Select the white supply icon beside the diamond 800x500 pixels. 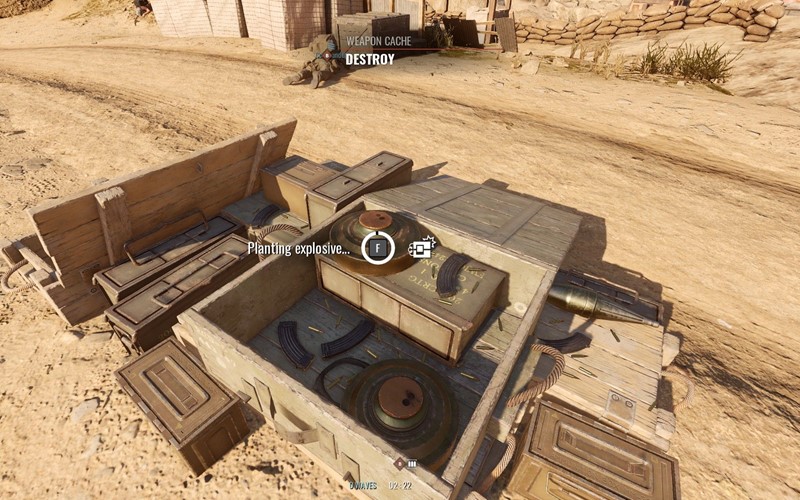coord(411,464)
